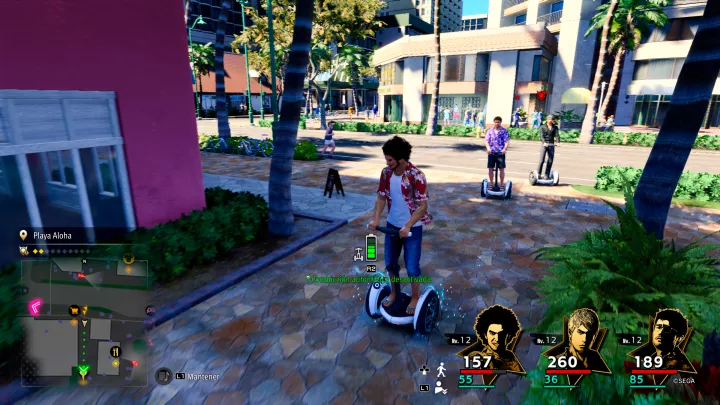Image resolution: width=720 pixels, height=405 pixels.
Task: Click the Segway battery charge indicator
Action: 372,247
